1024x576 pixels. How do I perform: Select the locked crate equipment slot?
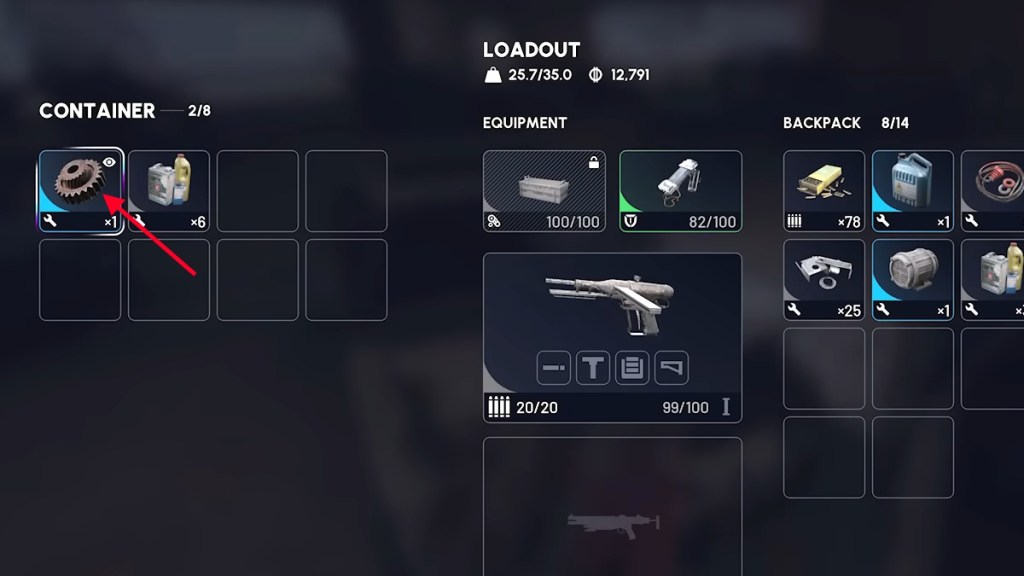click(x=544, y=191)
